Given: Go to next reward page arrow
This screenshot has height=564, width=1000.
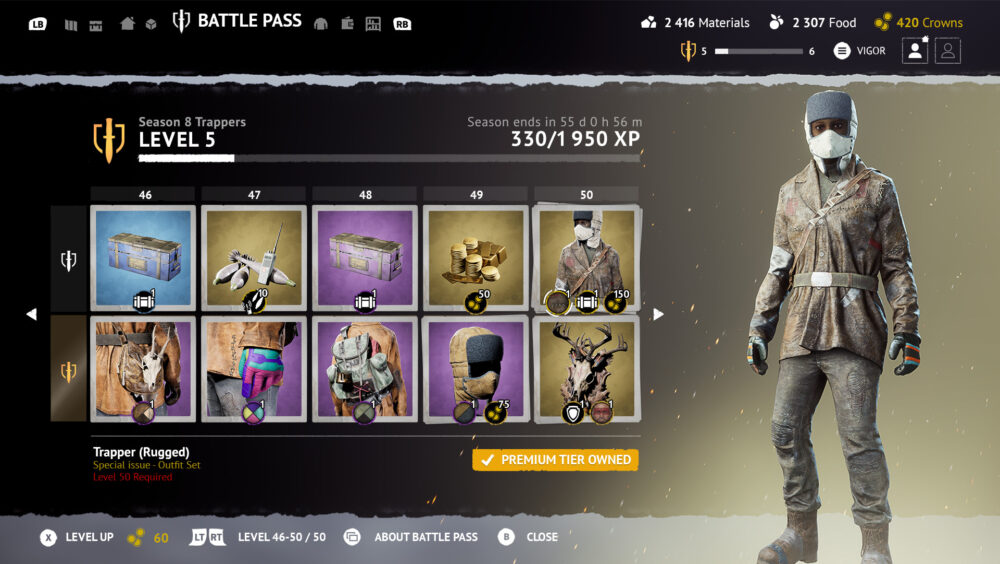Looking at the screenshot, I should point(658,314).
